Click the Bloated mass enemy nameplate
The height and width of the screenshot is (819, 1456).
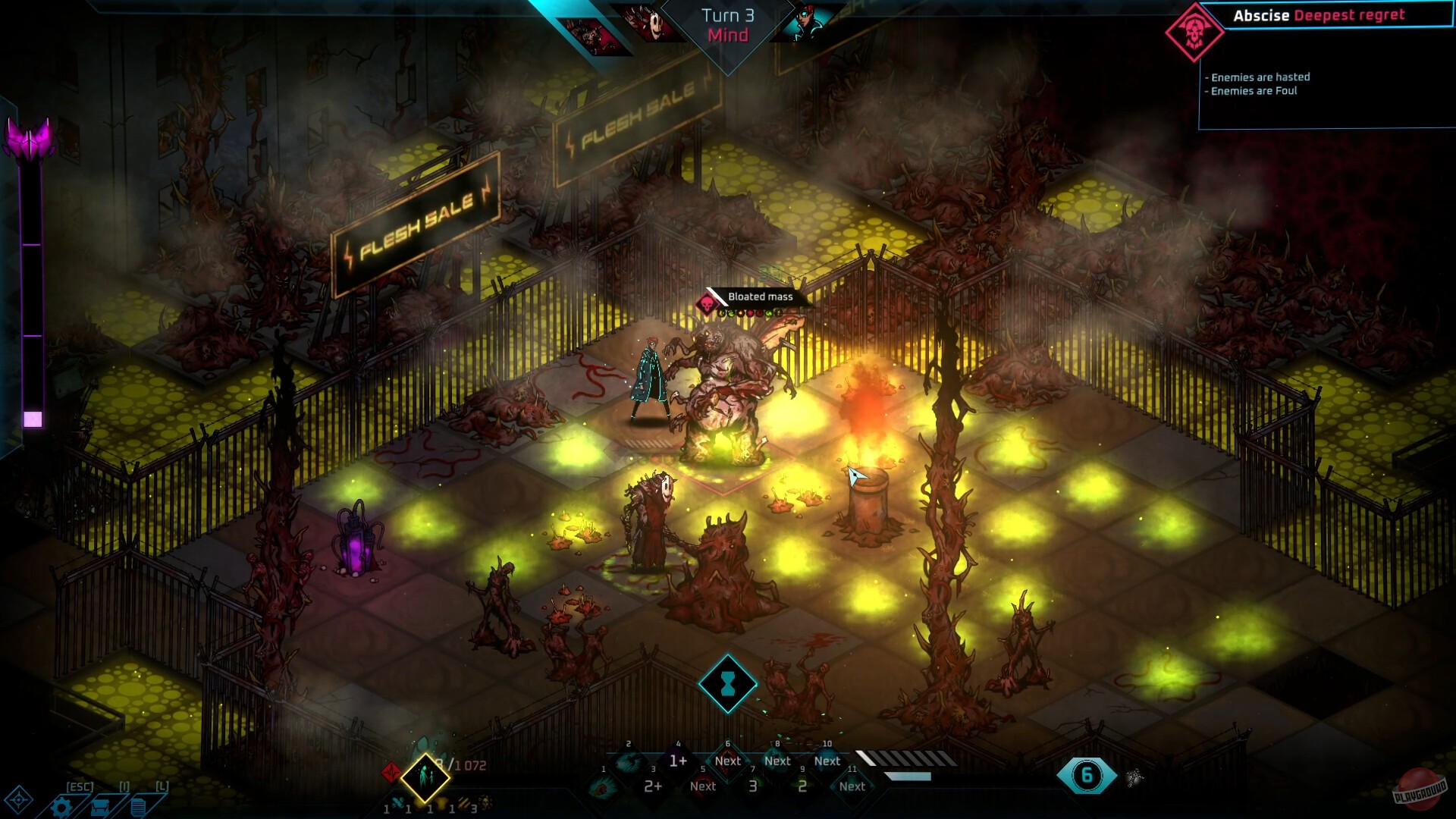[x=760, y=298]
